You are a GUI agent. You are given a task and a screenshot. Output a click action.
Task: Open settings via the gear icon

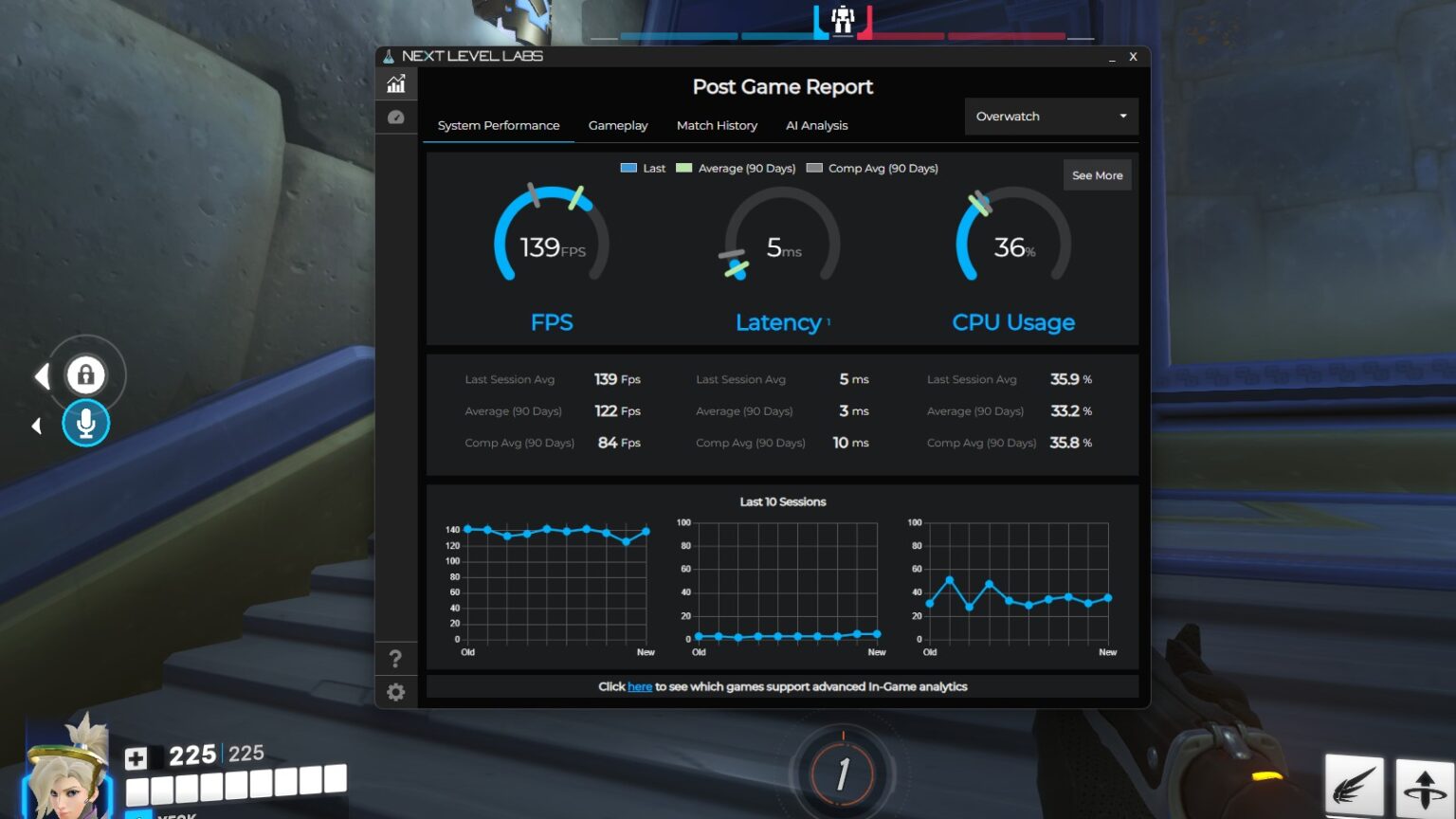coord(396,692)
